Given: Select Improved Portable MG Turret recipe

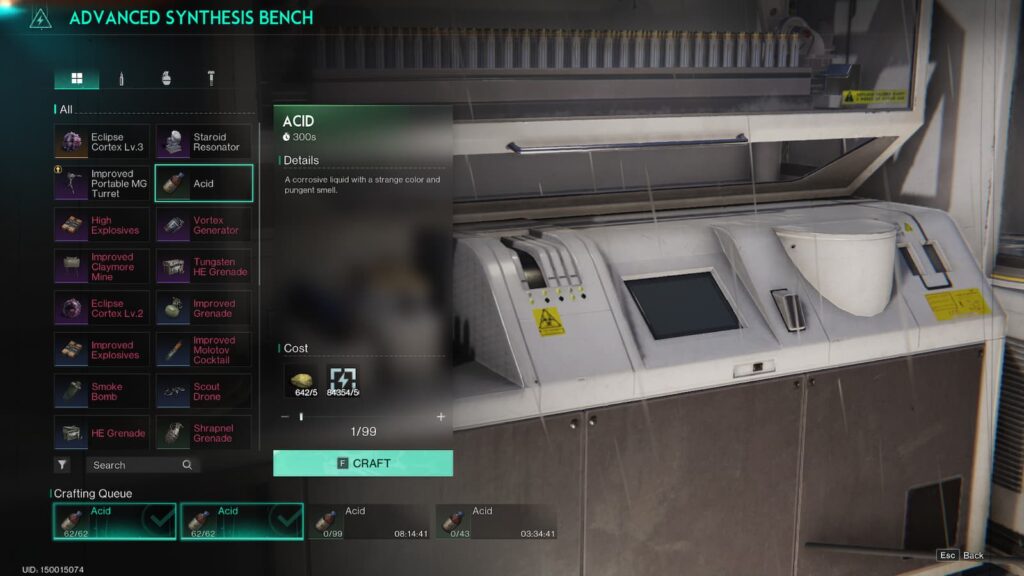Looking at the screenshot, I should (102, 183).
